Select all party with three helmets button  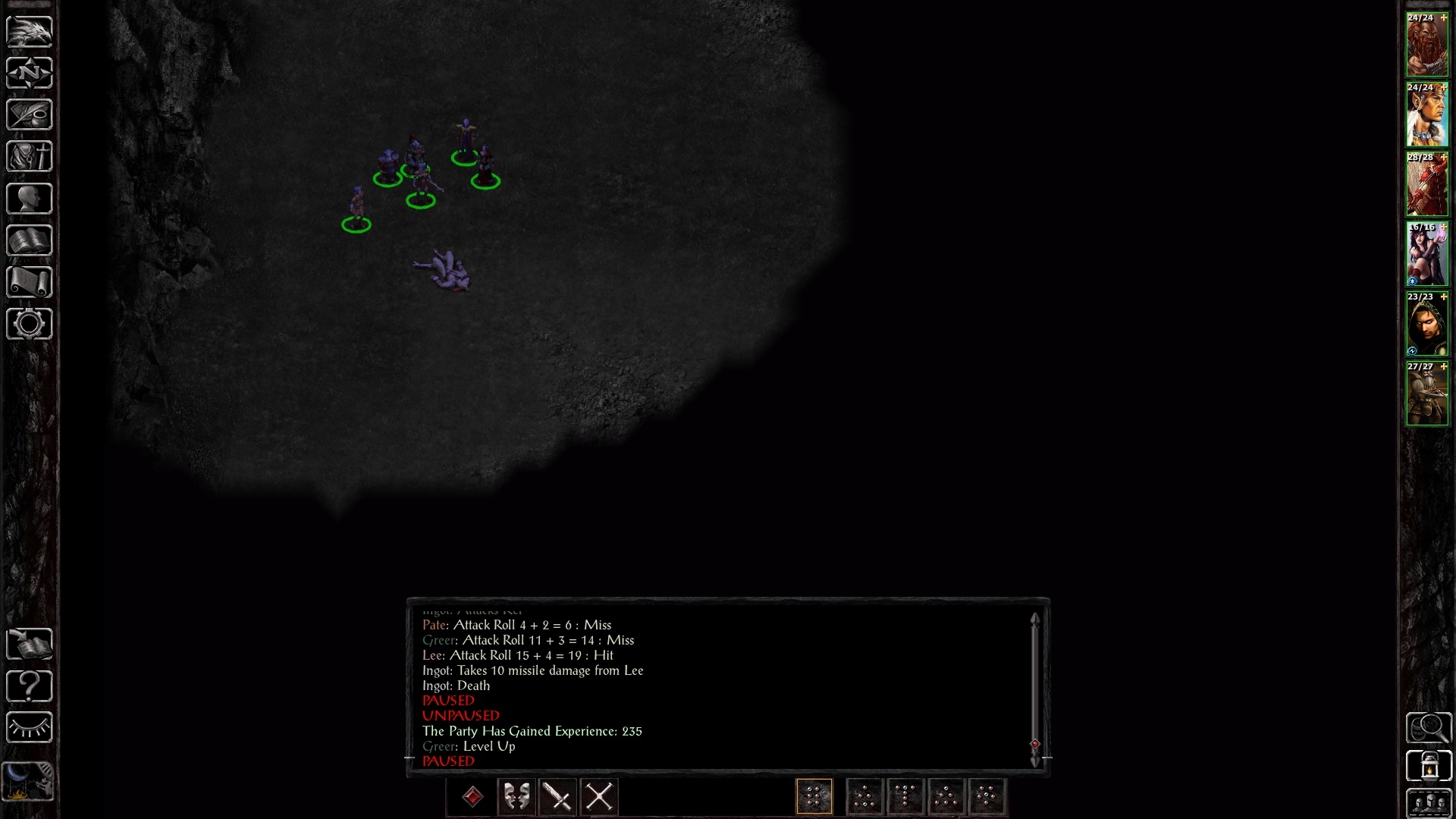(x=1429, y=803)
